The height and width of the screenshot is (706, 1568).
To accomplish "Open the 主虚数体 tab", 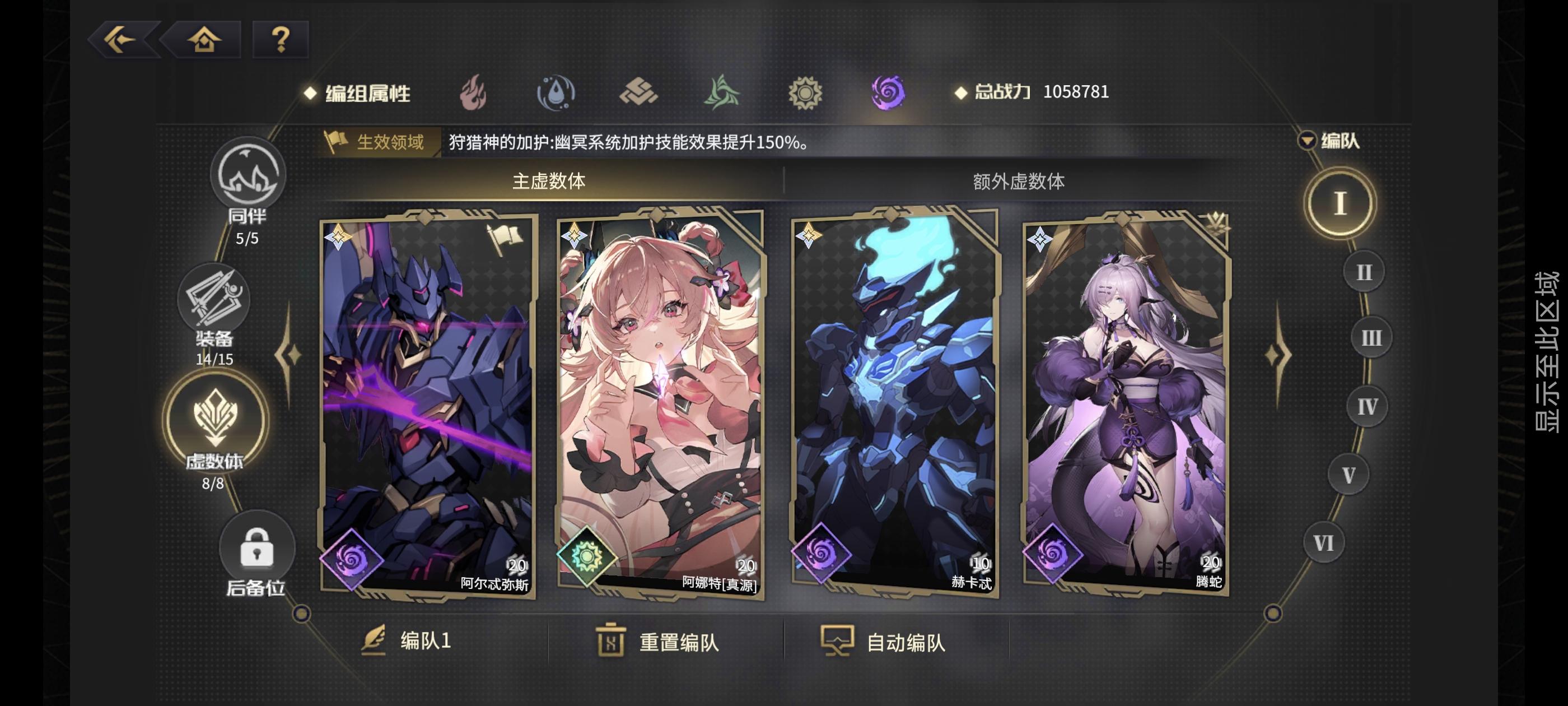I will tap(548, 180).
